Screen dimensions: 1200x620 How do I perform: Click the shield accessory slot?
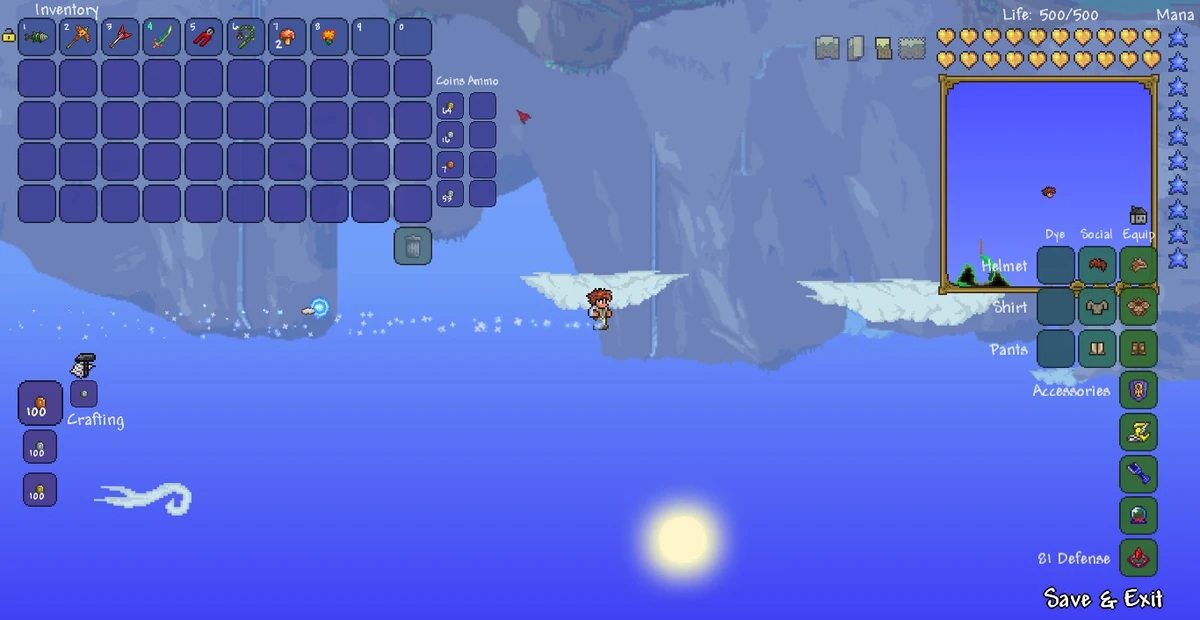tap(1138, 391)
